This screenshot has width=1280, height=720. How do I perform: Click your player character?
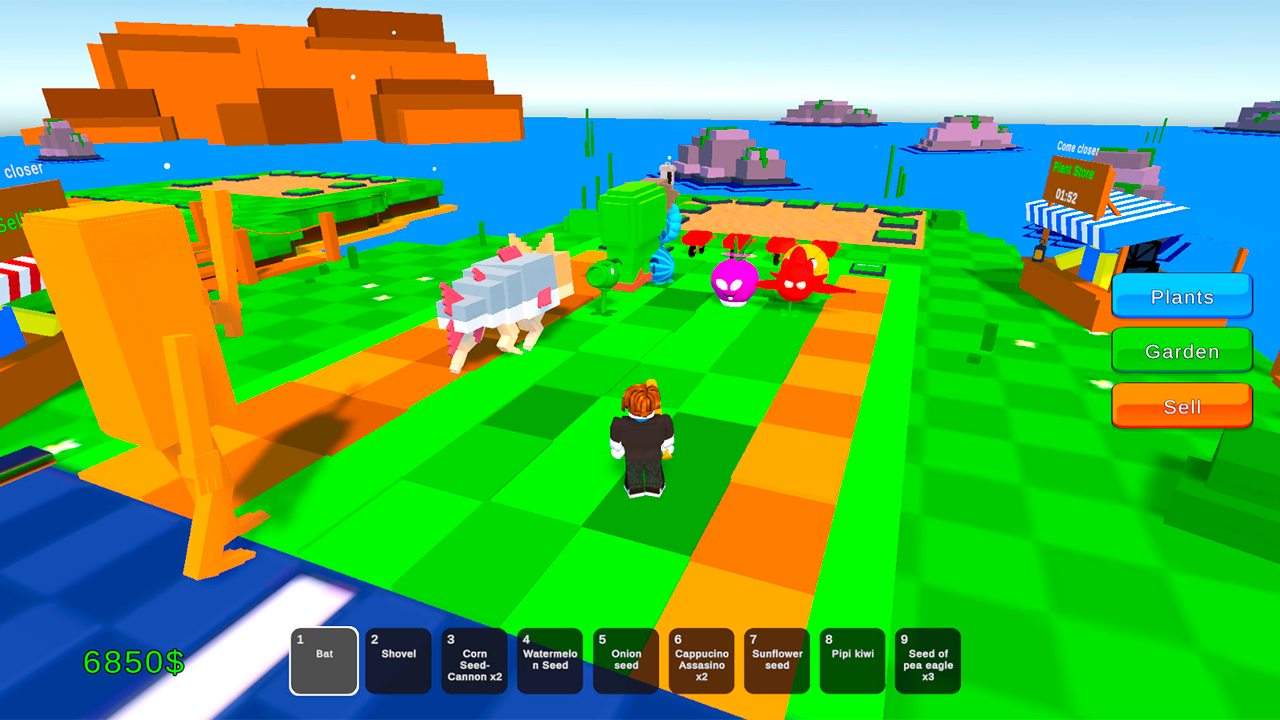(643, 435)
